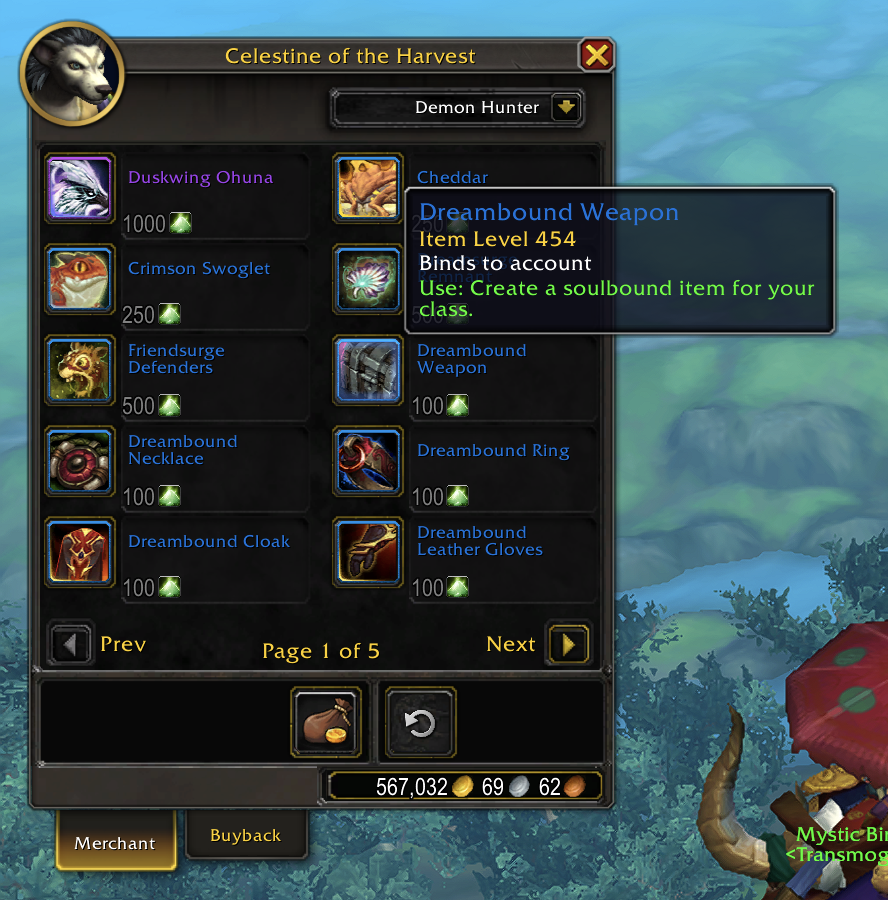Select the Dreambound Necklace item
This screenshot has width=888, height=900.
[80, 461]
